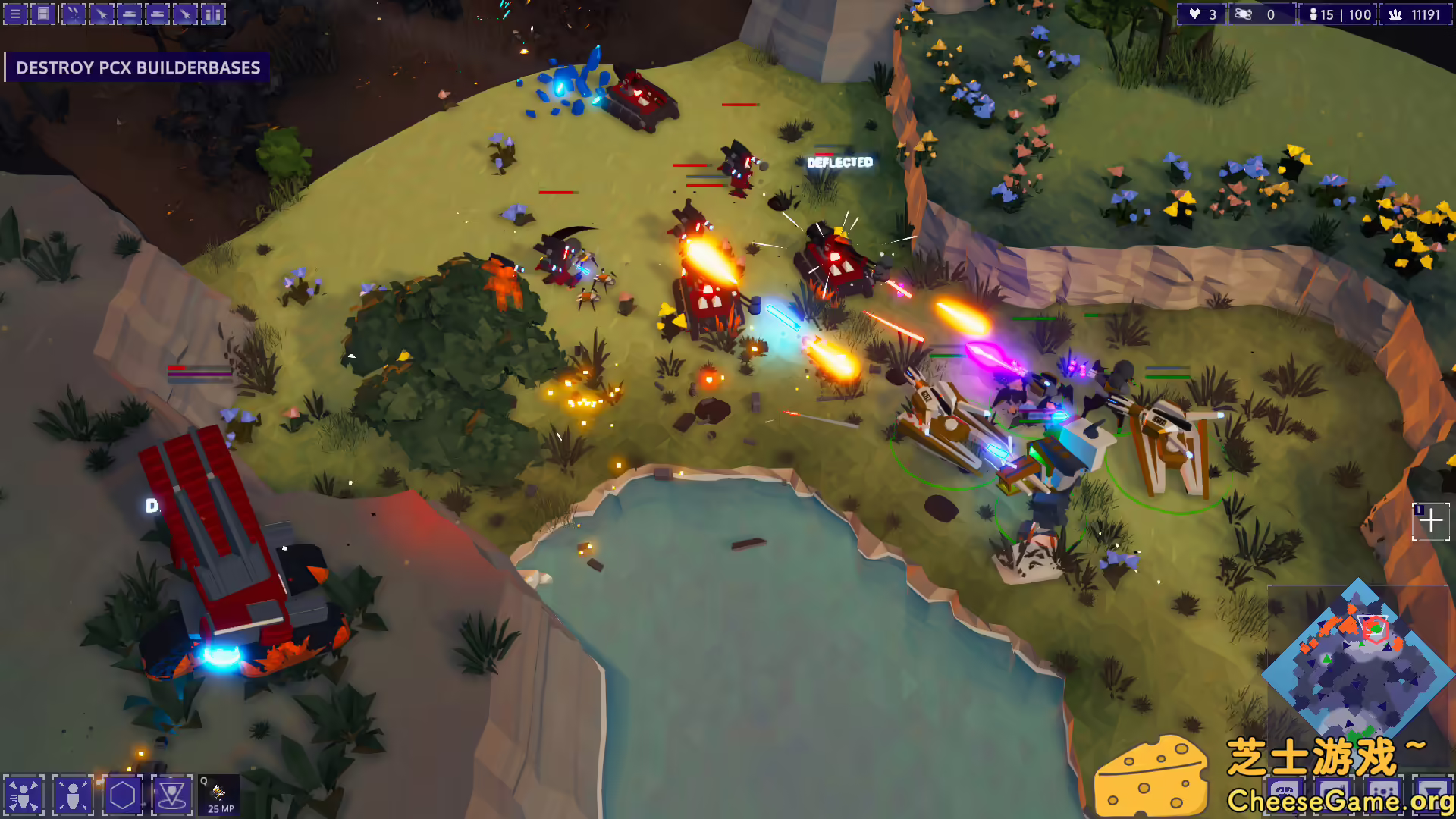Click the plus control group button

click(1431, 522)
